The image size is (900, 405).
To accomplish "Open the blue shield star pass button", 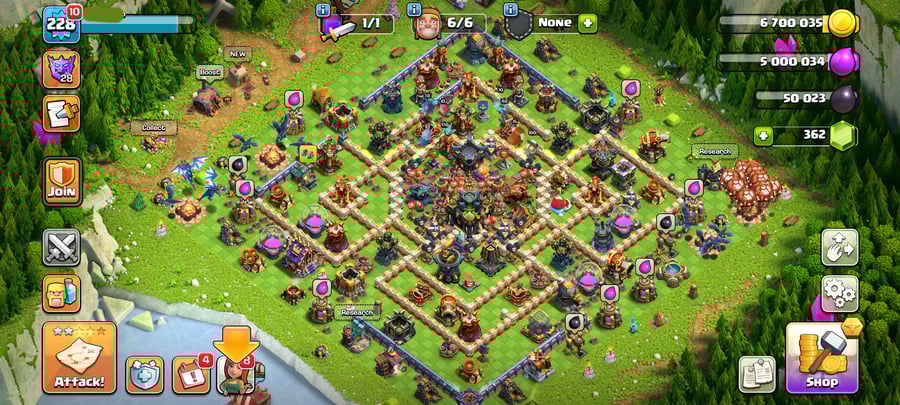I will click(144, 374).
